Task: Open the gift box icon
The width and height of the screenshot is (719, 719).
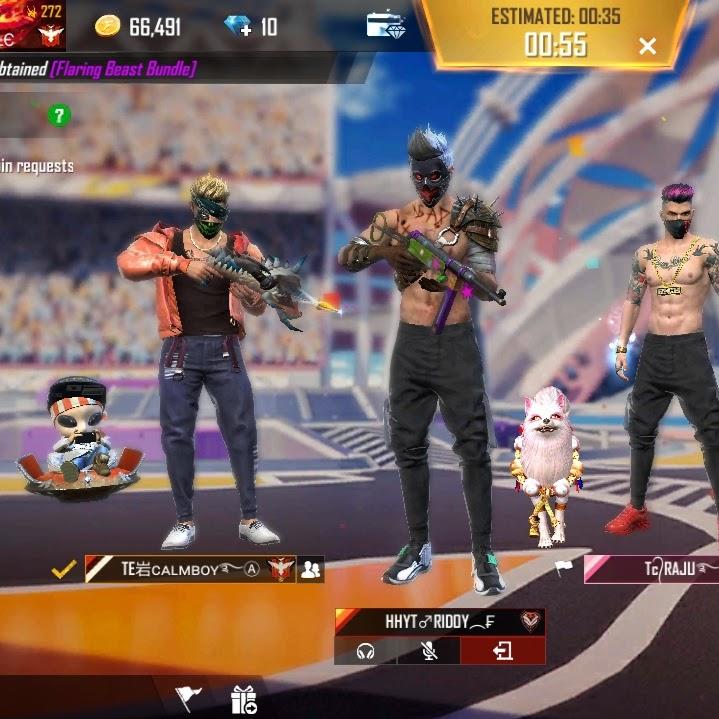Action: 243,698
